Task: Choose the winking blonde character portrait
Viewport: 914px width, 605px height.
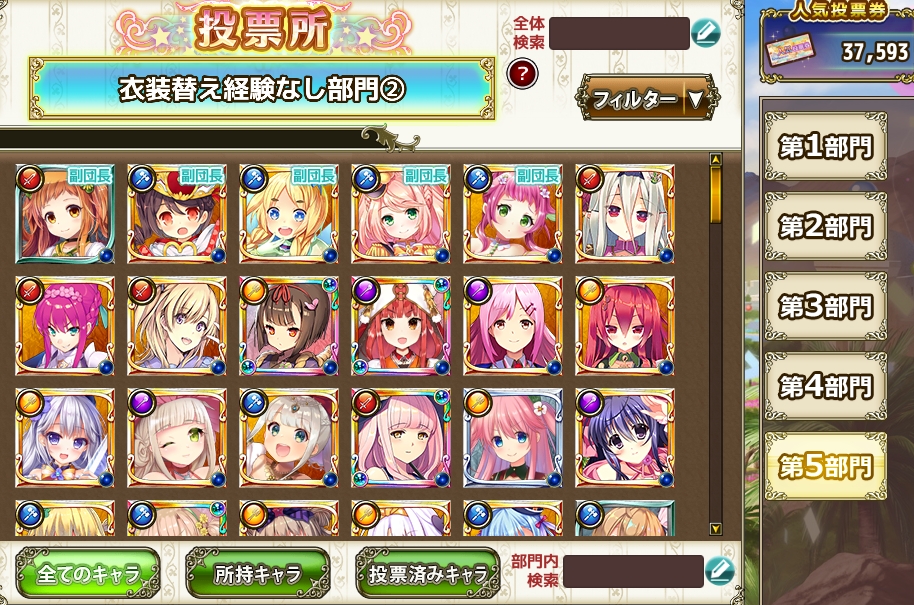Action: tap(177, 438)
